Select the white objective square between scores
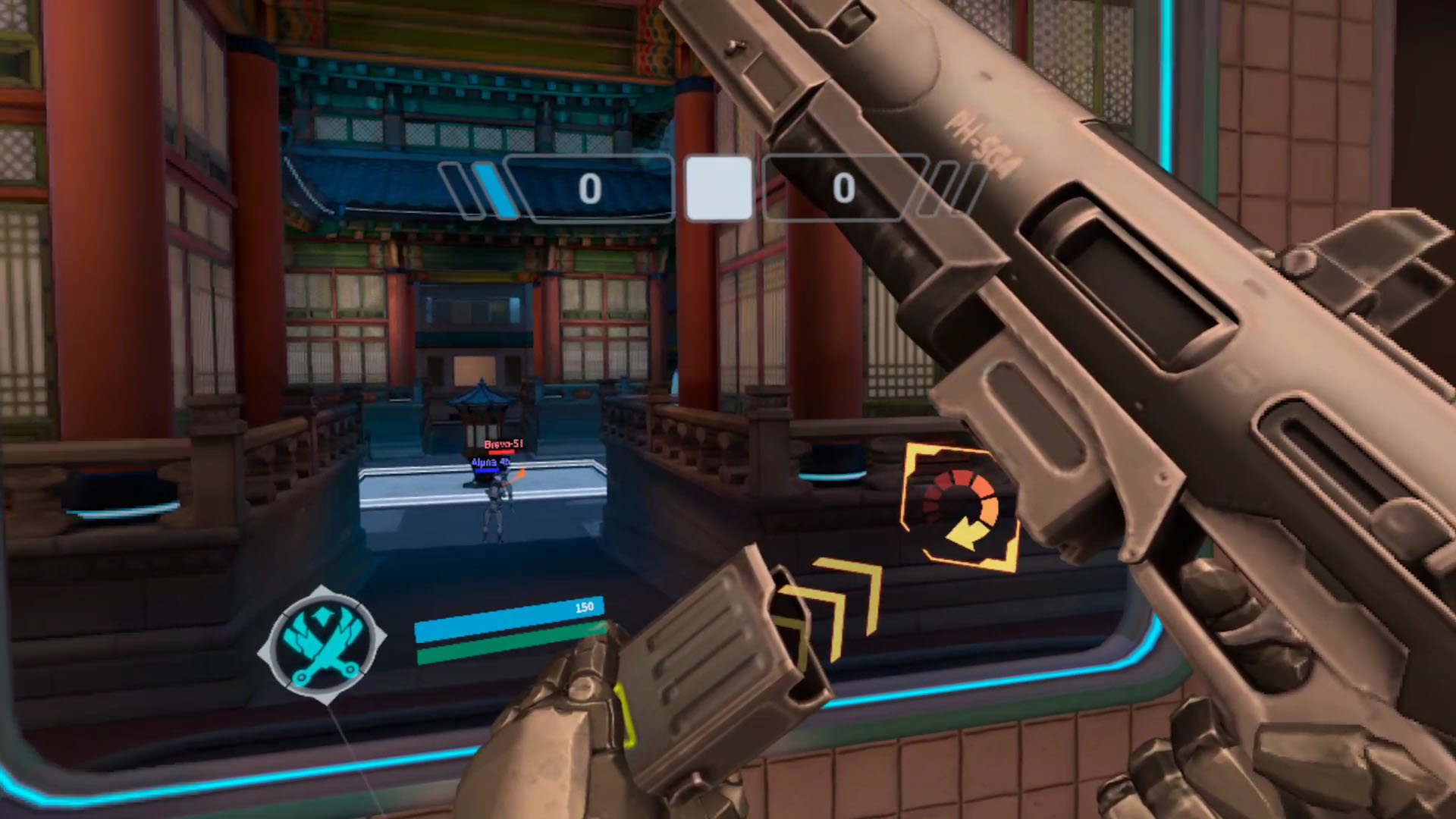 click(x=718, y=189)
